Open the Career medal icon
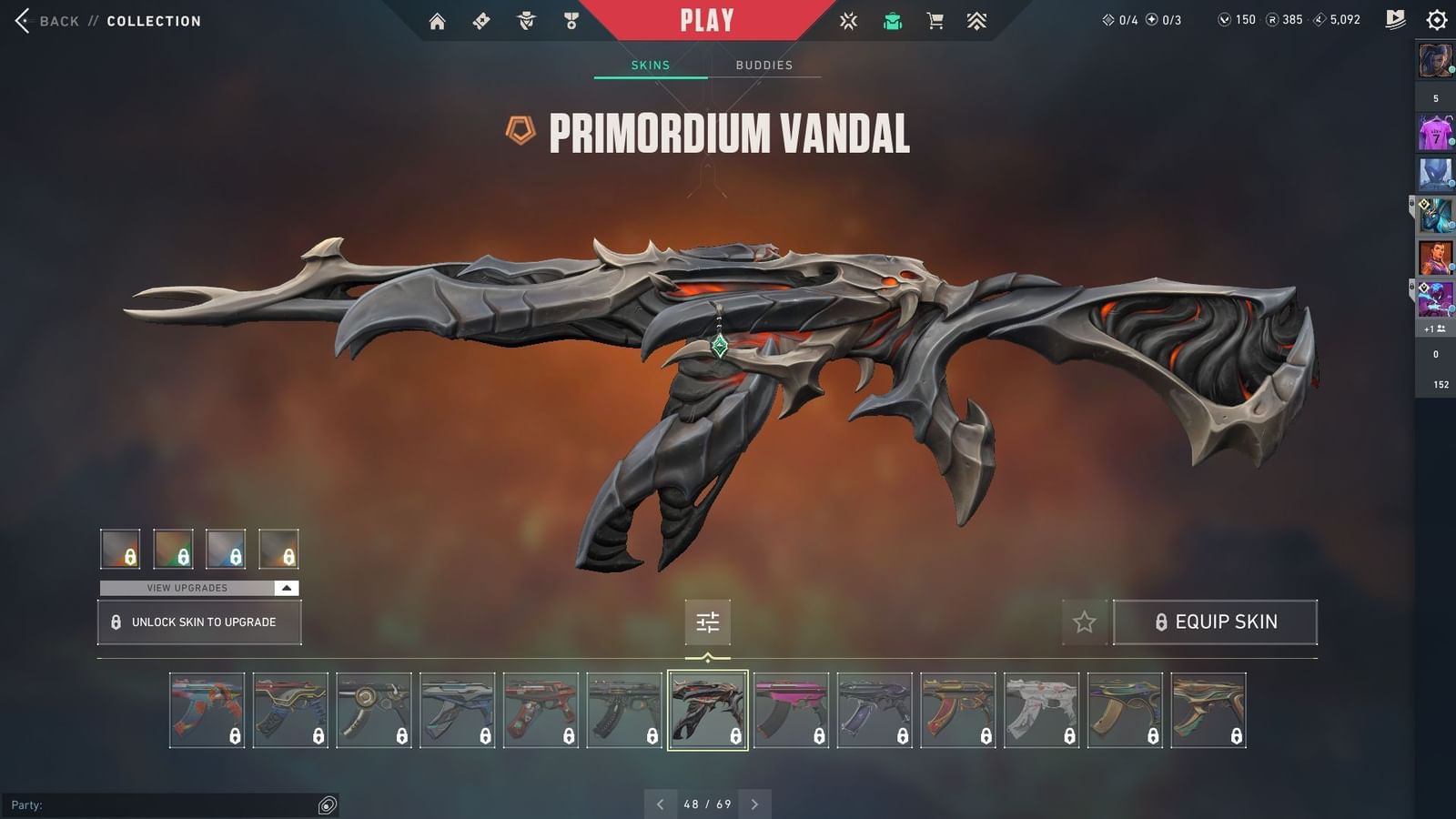Image resolution: width=1456 pixels, height=819 pixels. [x=571, y=20]
